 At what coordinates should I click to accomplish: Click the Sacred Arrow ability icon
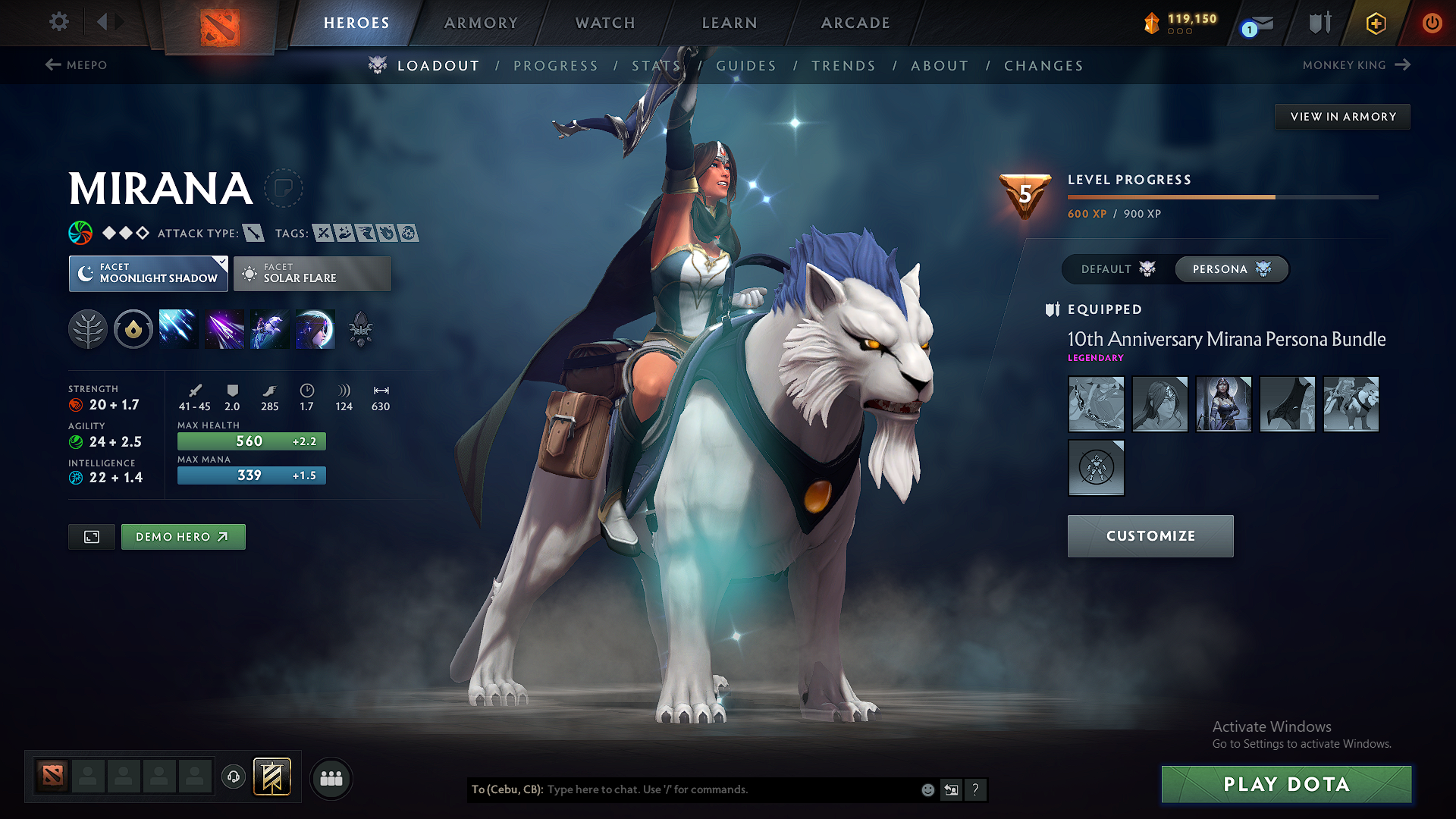224,328
